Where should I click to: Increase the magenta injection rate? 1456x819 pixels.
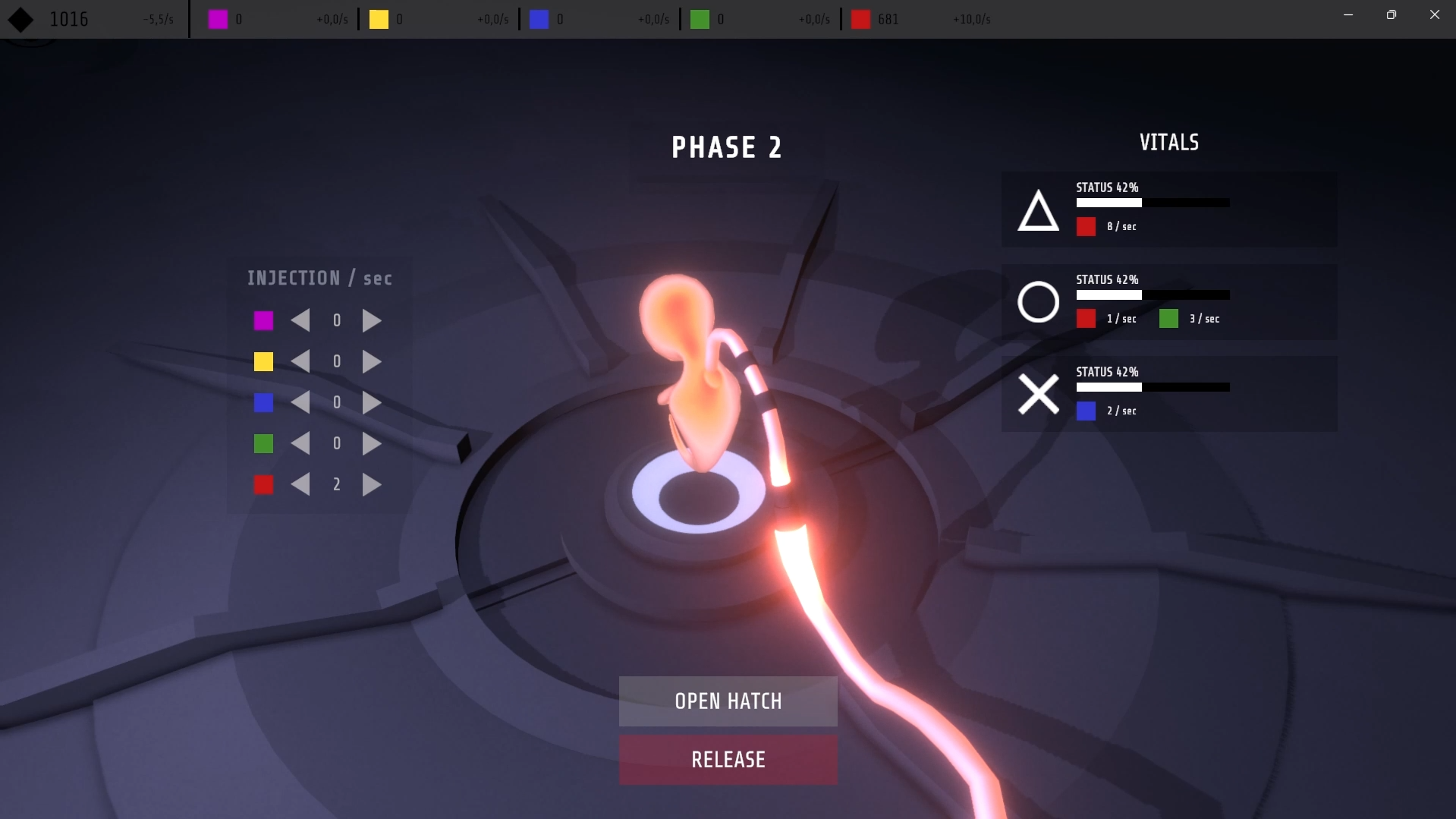pyautogui.click(x=372, y=321)
